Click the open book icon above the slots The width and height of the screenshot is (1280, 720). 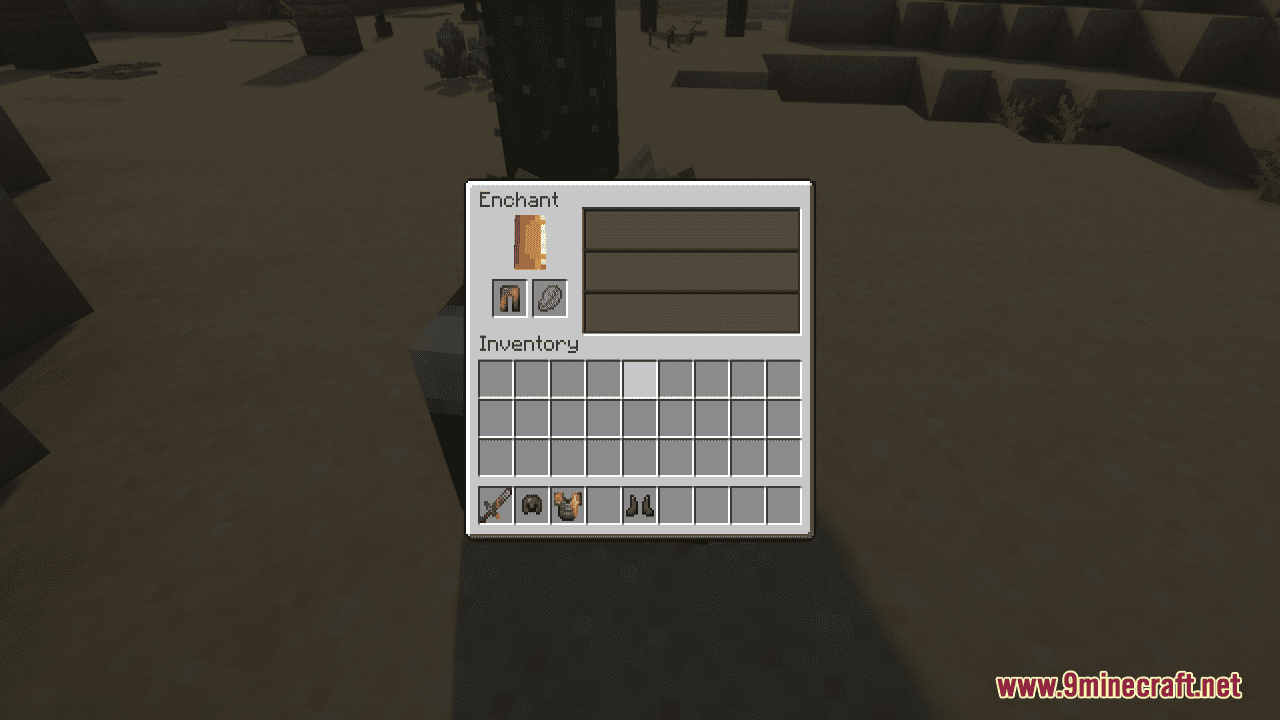[530, 241]
